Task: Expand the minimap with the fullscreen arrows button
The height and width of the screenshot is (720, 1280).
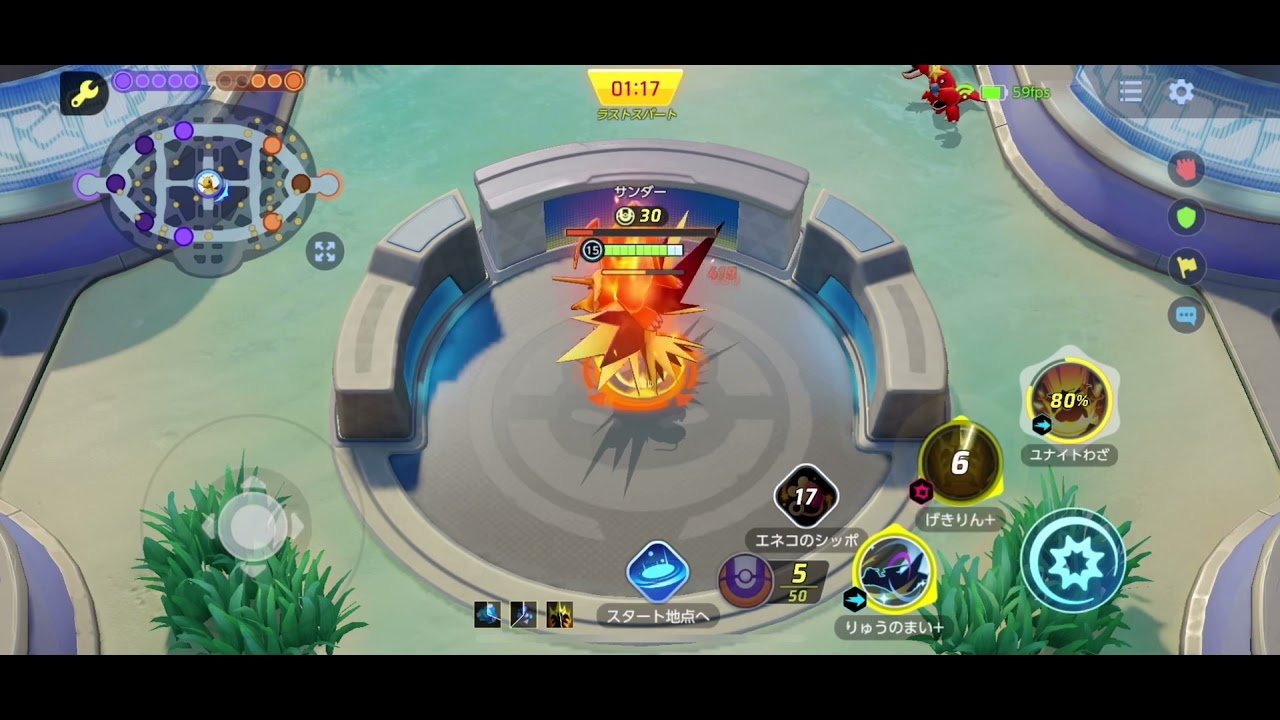Action: pos(325,251)
